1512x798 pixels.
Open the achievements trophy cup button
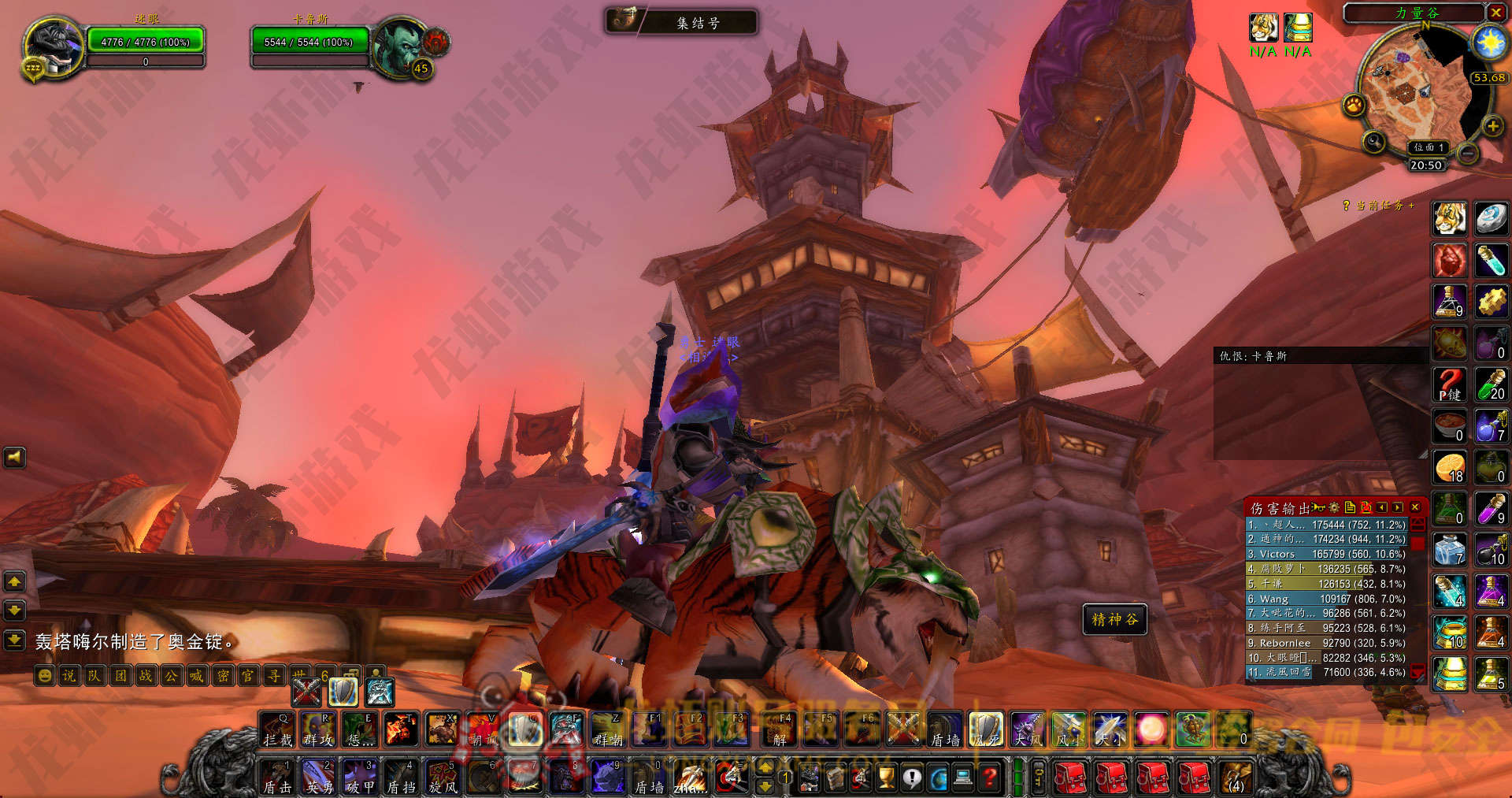point(887,778)
